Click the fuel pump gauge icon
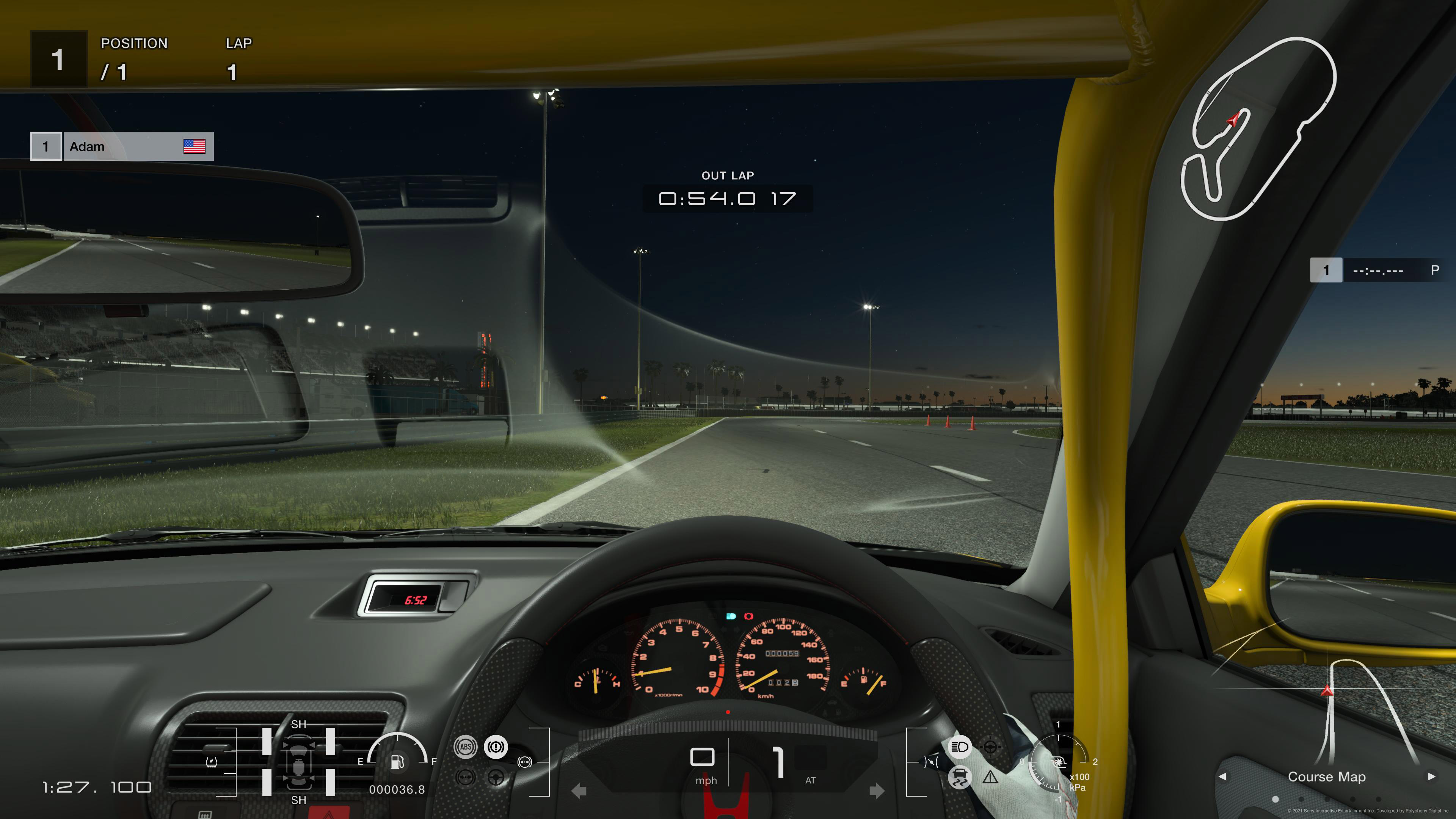This screenshot has height=819, width=1456. (x=397, y=761)
